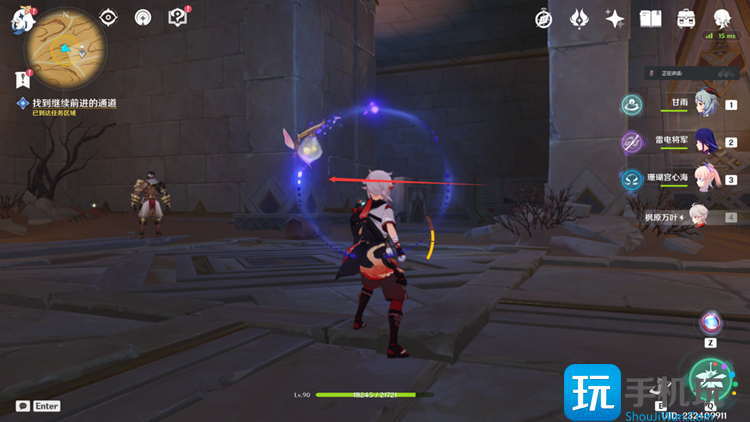This screenshot has width=750, height=422.
Task: Open the backpack inventory
Action: (x=686, y=19)
